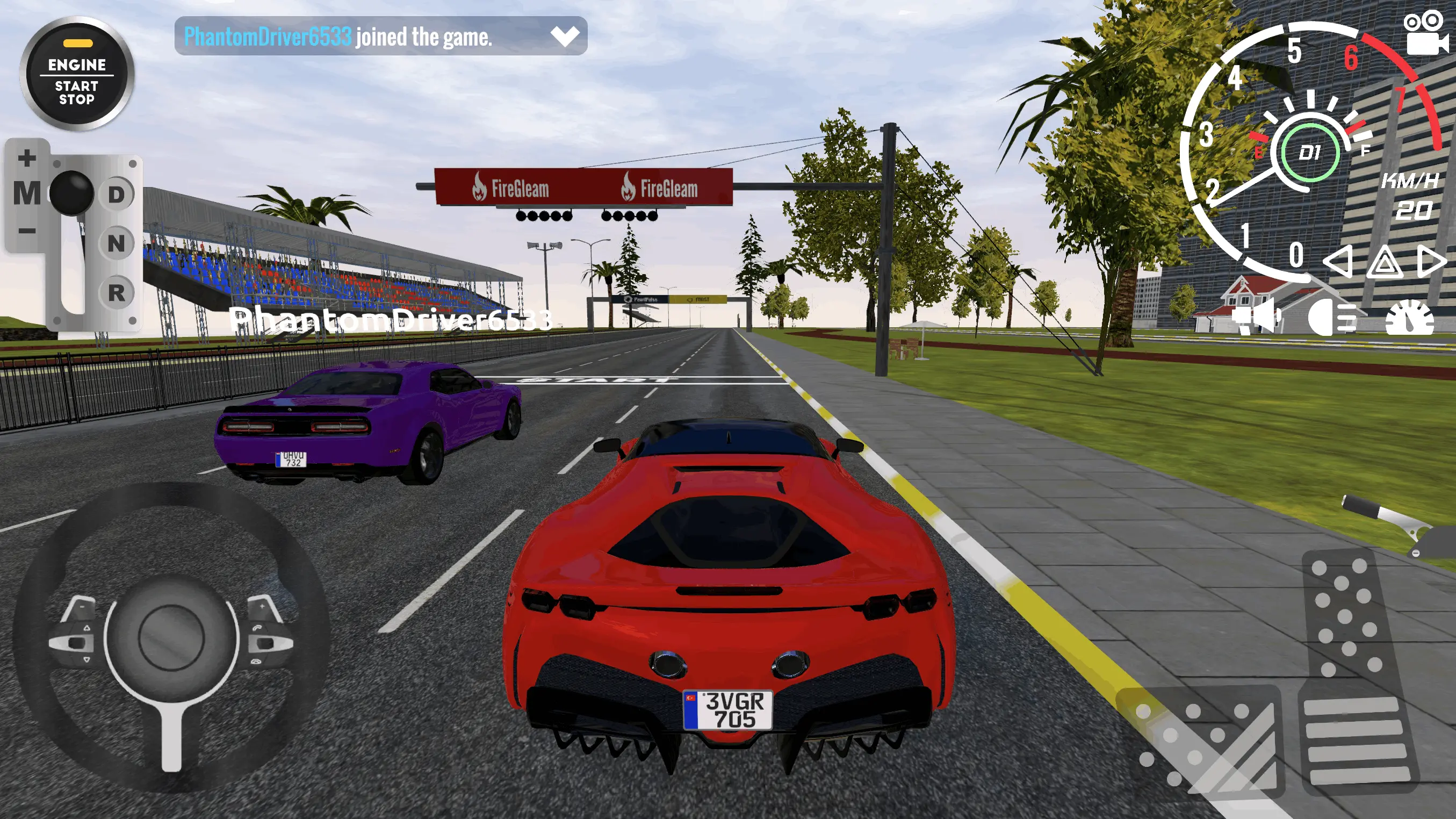Select N (Neutral) on the gear shifter
Viewport: 1456px width, 819px height.
[117, 243]
